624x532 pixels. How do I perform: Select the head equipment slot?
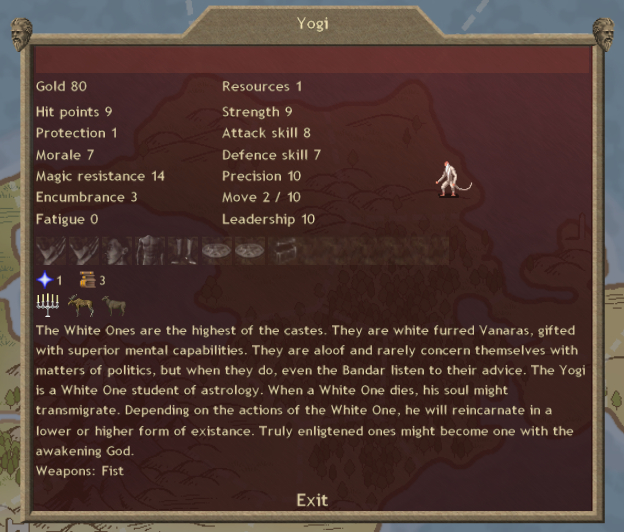tap(117, 250)
